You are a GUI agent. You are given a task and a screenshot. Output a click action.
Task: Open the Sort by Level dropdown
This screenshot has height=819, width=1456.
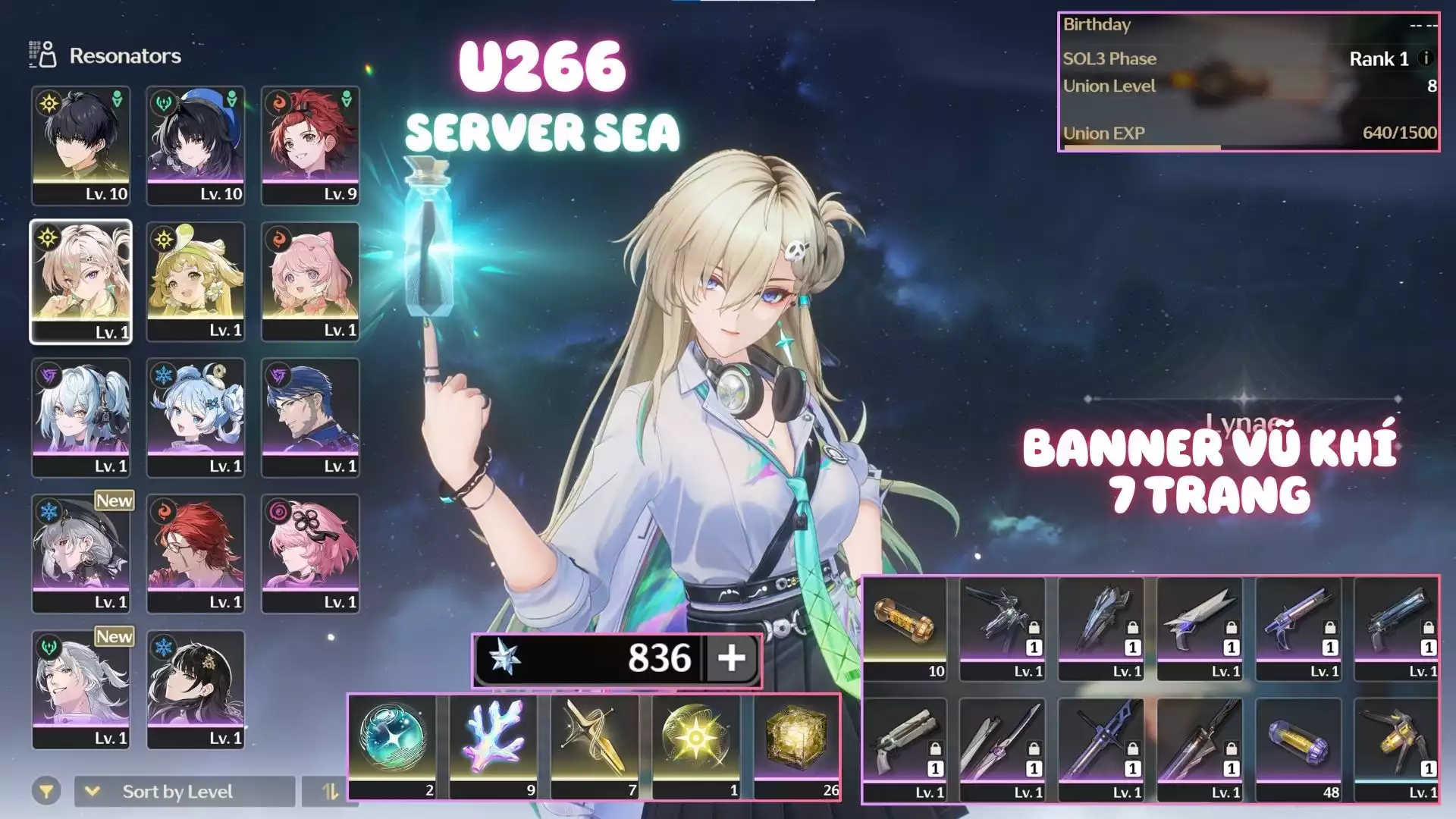point(184,792)
